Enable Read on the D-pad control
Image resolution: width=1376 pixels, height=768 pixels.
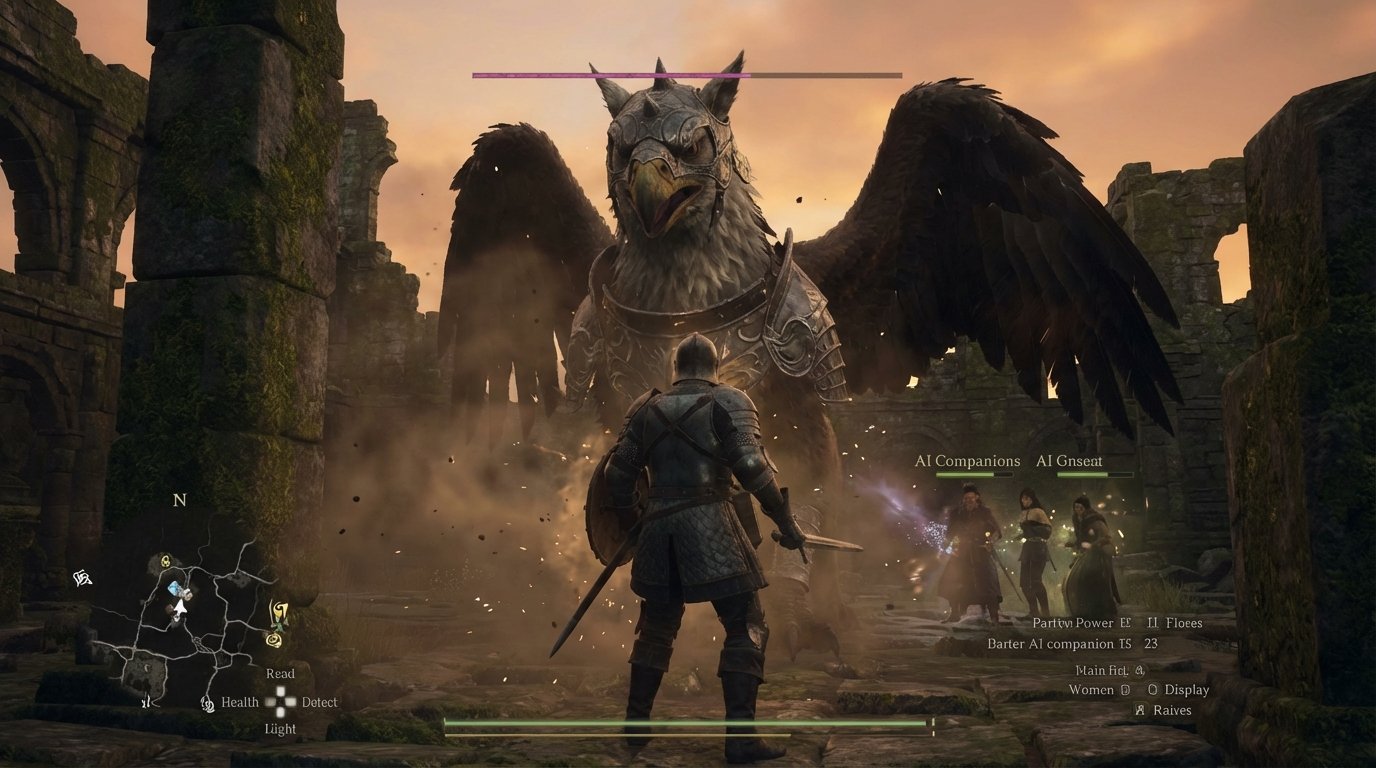click(281, 674)
